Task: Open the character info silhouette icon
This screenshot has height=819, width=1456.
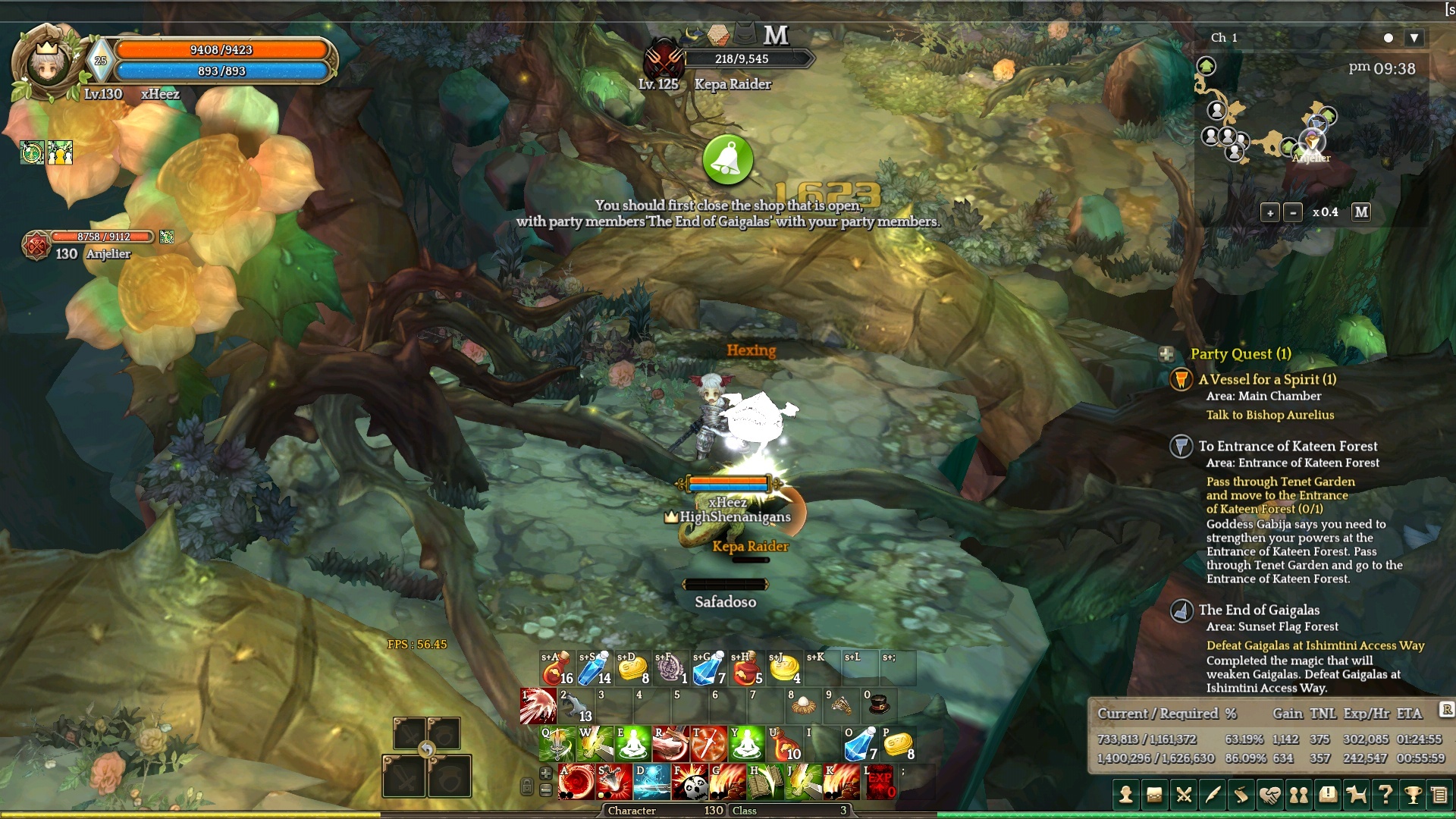Action: click(x=1126, y=795)
